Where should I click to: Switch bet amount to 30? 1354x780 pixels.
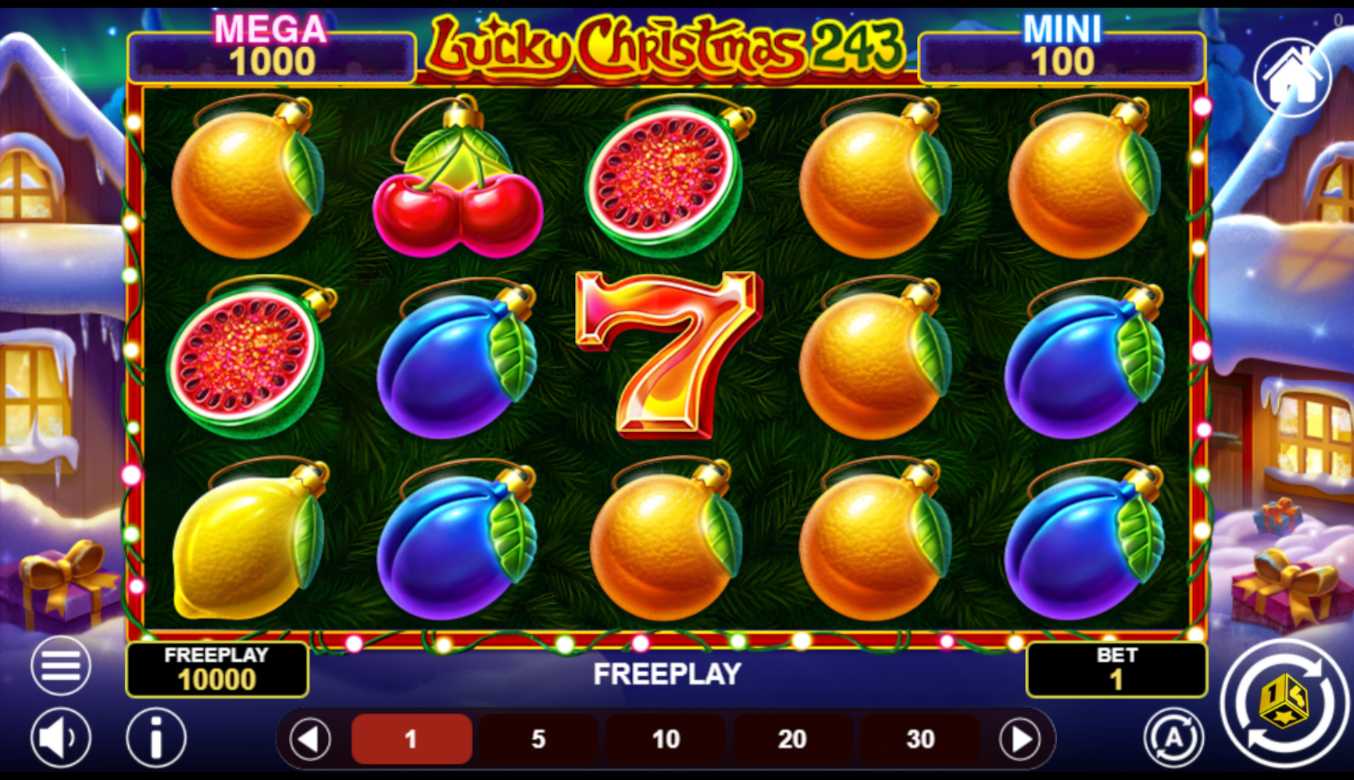[920, 739]
